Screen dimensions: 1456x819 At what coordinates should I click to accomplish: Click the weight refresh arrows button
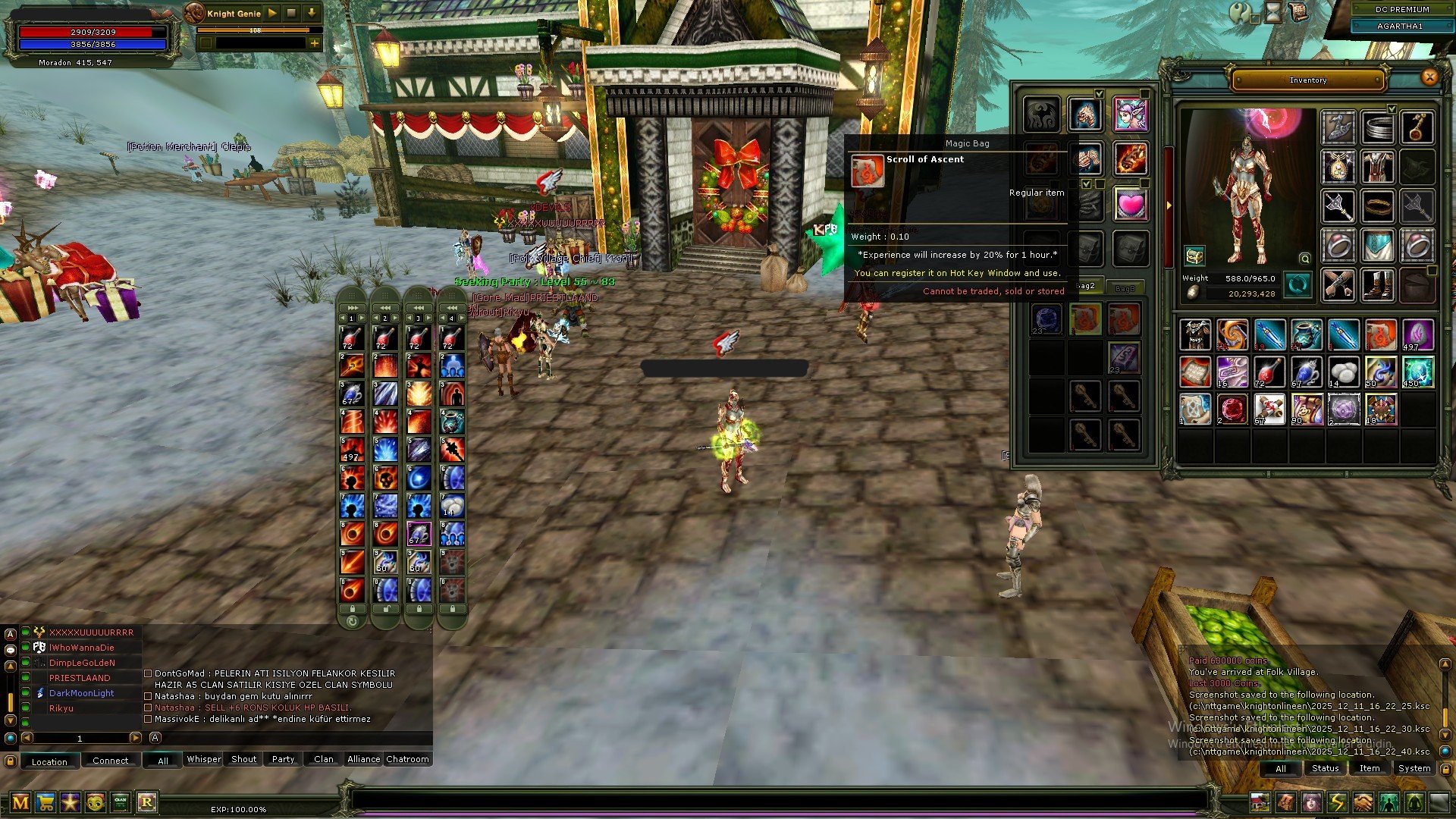[1298, 285]
